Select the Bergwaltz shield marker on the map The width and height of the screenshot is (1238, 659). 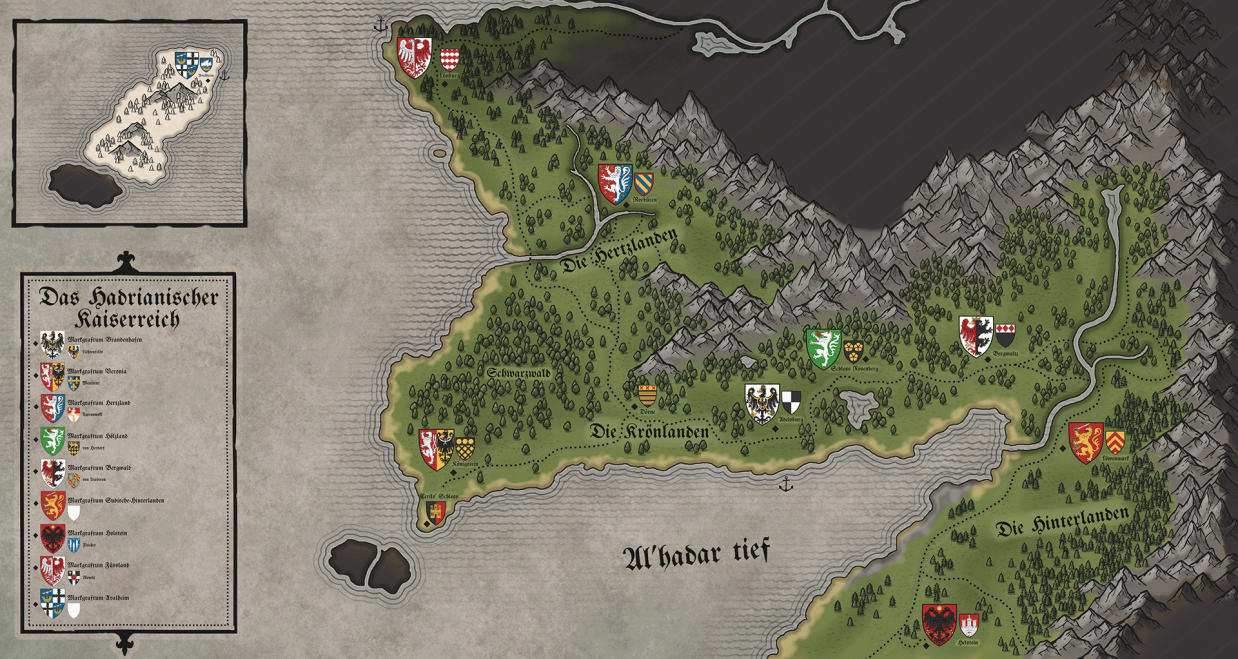pyautogui.click(x=975, y=336)
